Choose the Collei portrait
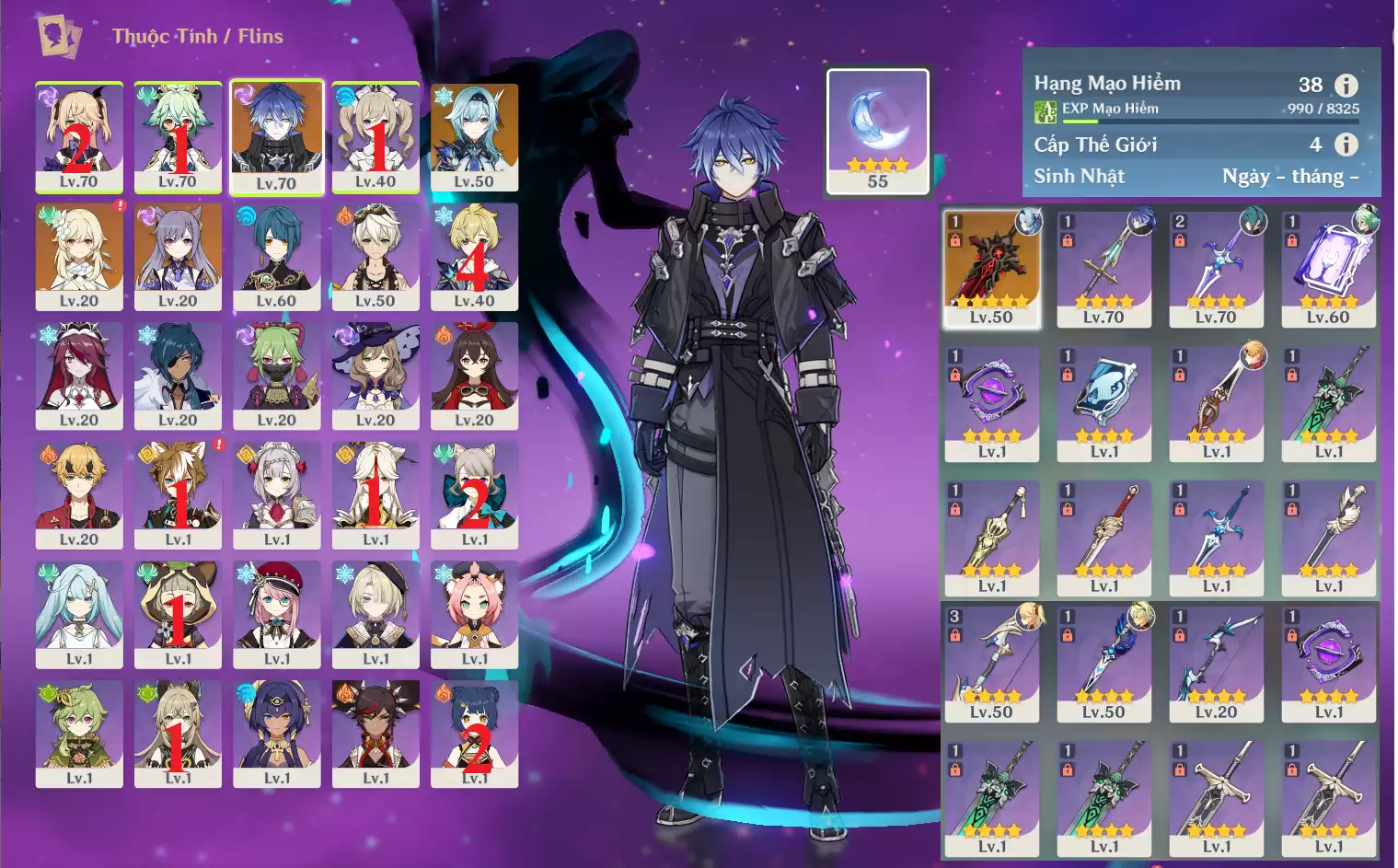The height and width of the screenshot is (868, 1398). [x=276, y=375]
